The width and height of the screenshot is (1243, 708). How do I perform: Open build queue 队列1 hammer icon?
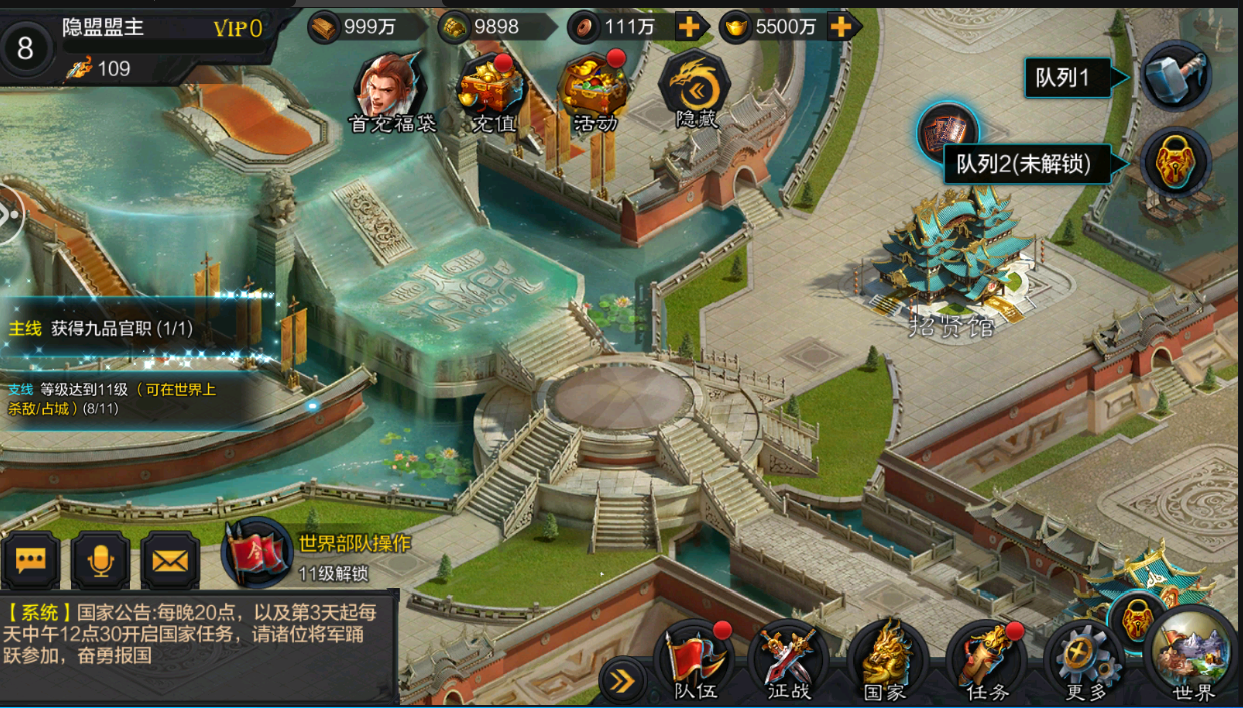click(1176, 77)
